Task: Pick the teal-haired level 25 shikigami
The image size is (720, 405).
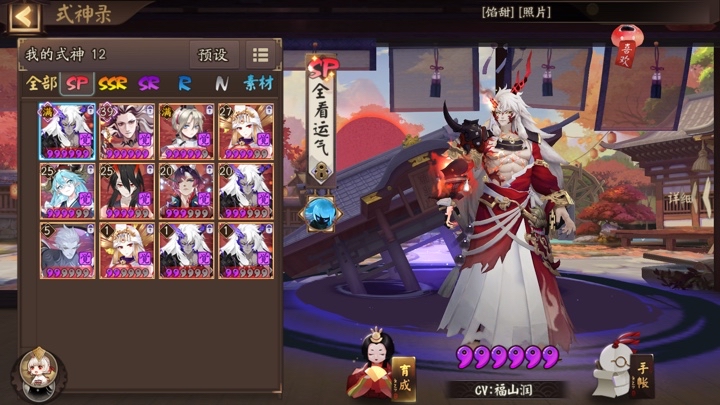Action: (x=67, y=190)
